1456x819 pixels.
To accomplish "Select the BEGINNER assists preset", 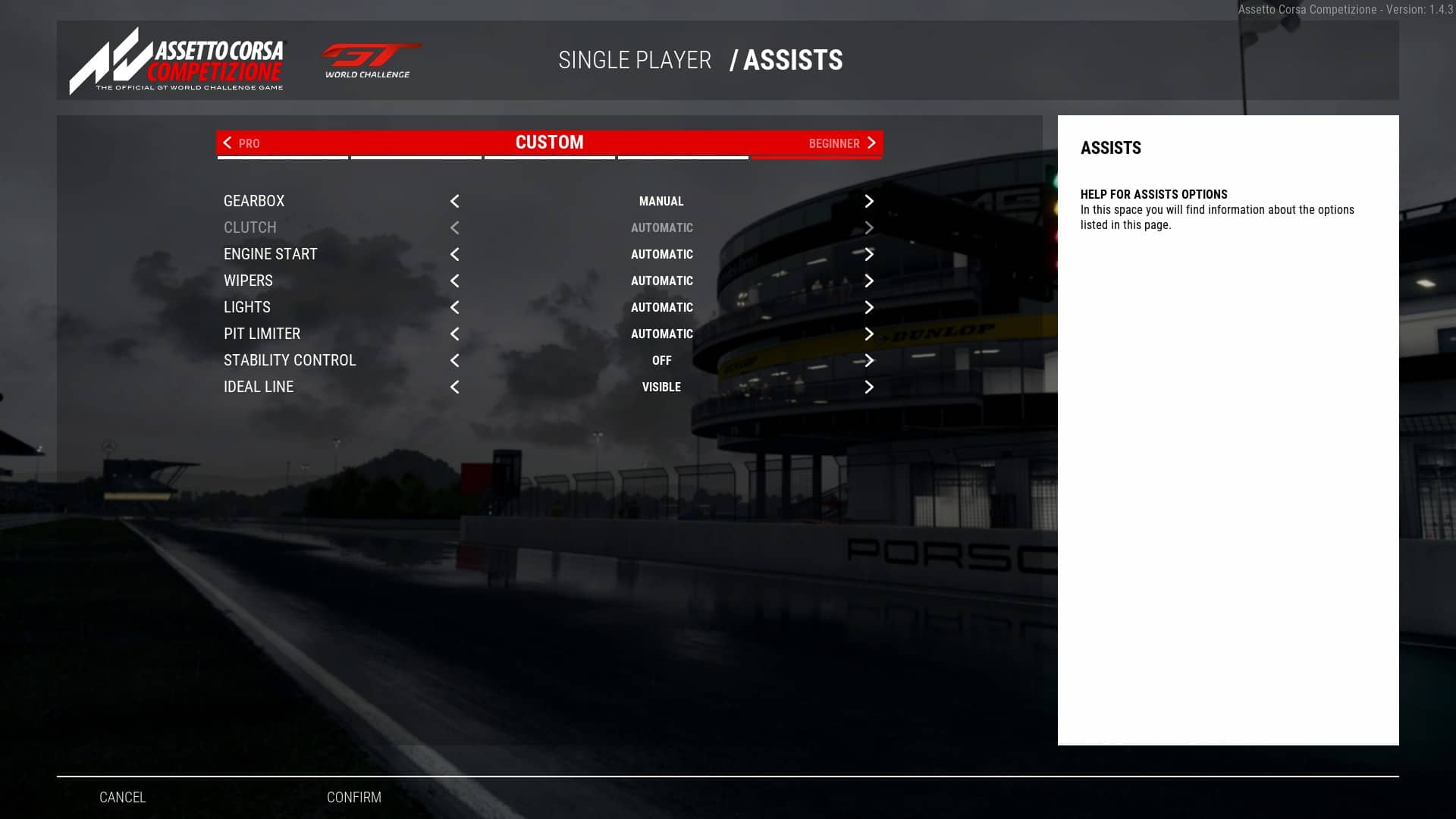I will click(835, 143).
